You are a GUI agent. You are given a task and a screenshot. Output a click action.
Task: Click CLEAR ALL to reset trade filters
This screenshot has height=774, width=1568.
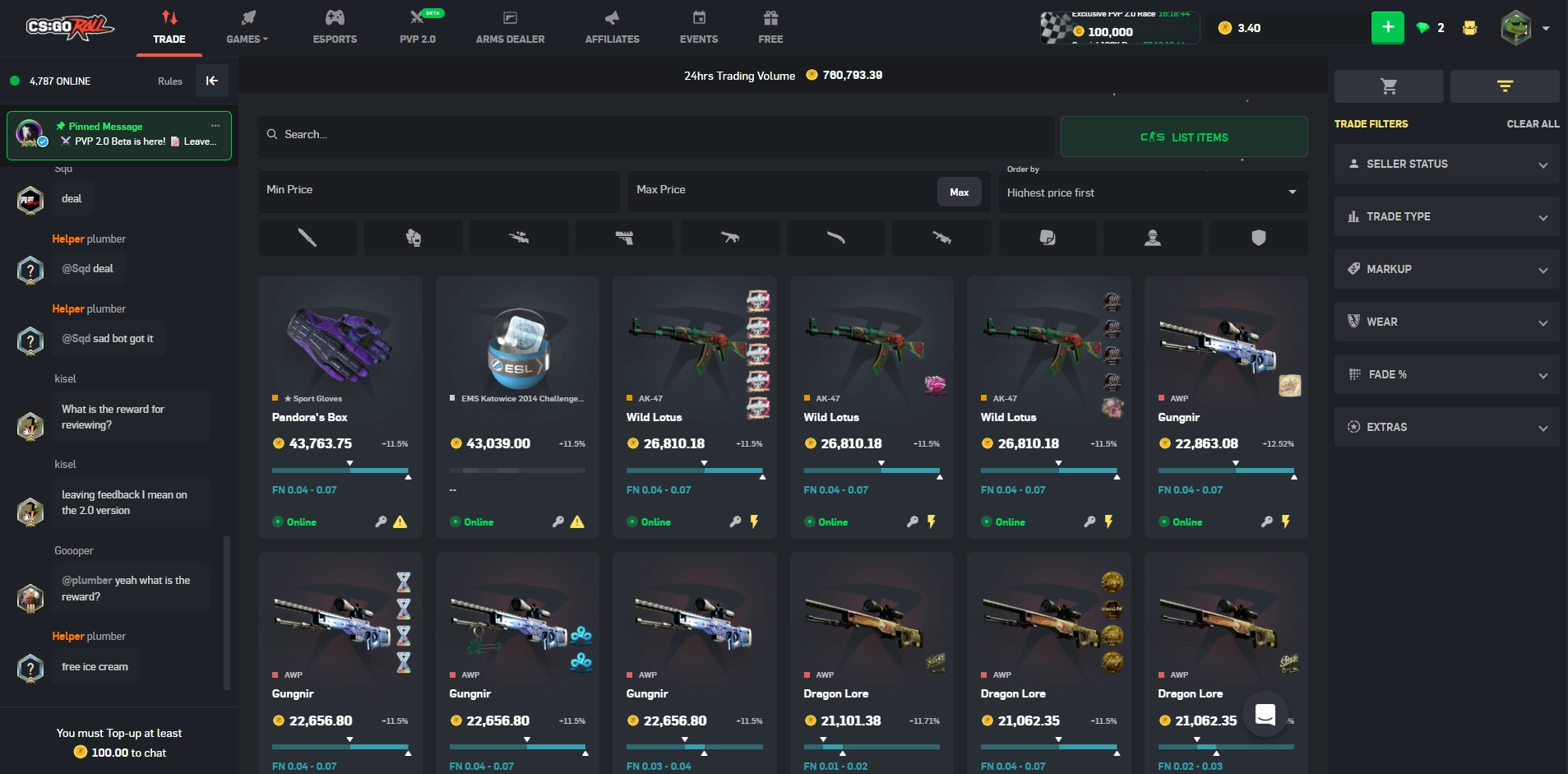pyautogui.click(x=1531, y=123)
